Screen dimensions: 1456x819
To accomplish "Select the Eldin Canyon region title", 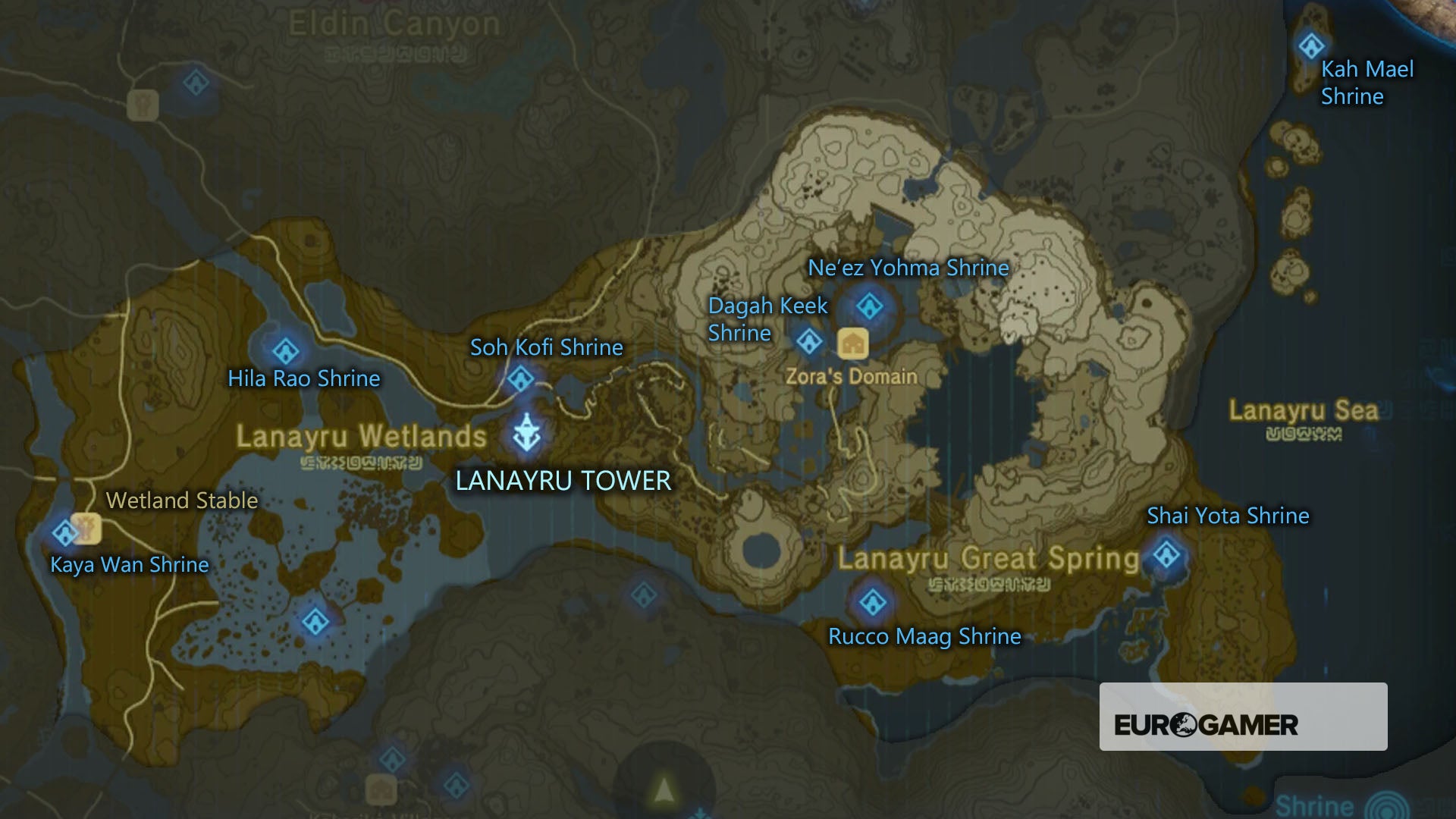I will coord(389,21).
